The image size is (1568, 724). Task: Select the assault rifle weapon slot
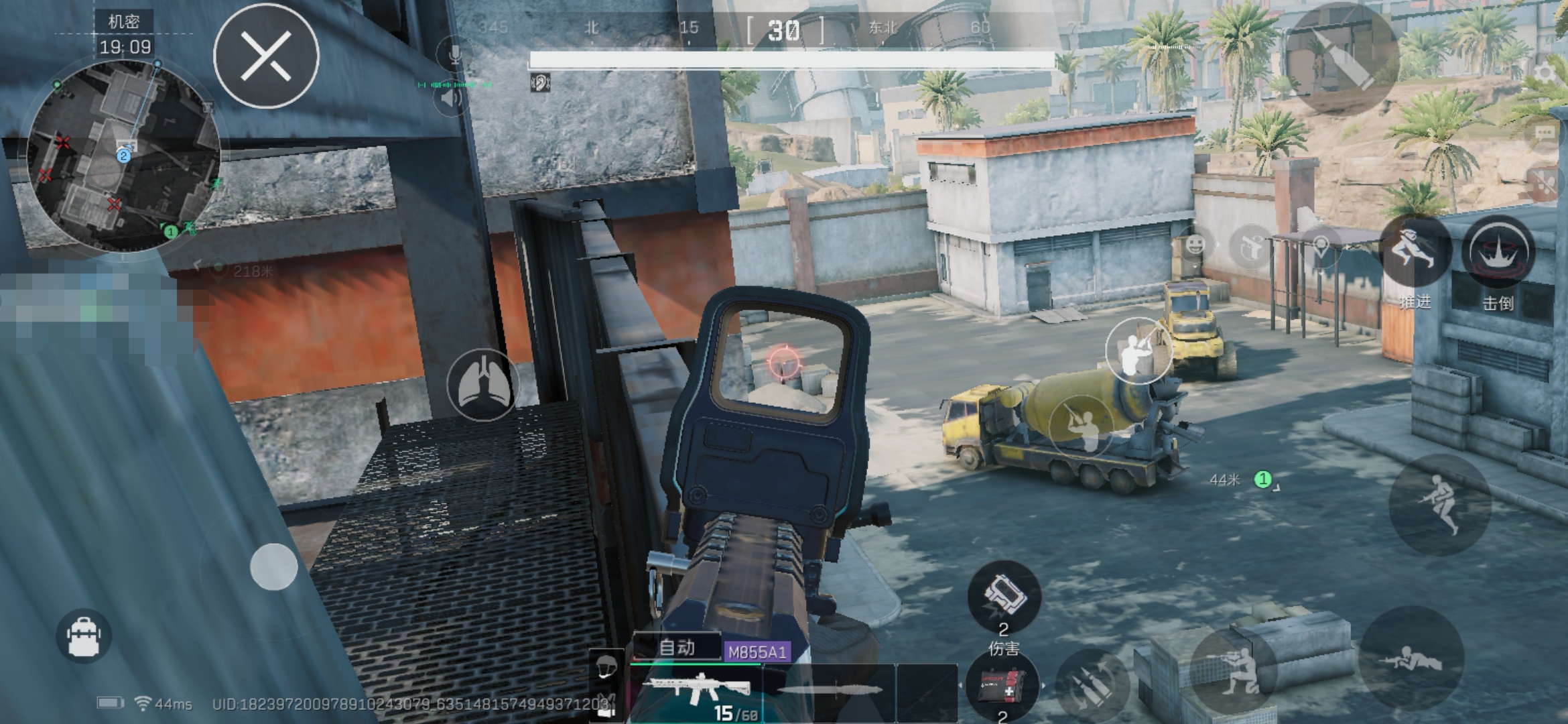[x=697, y=689]
